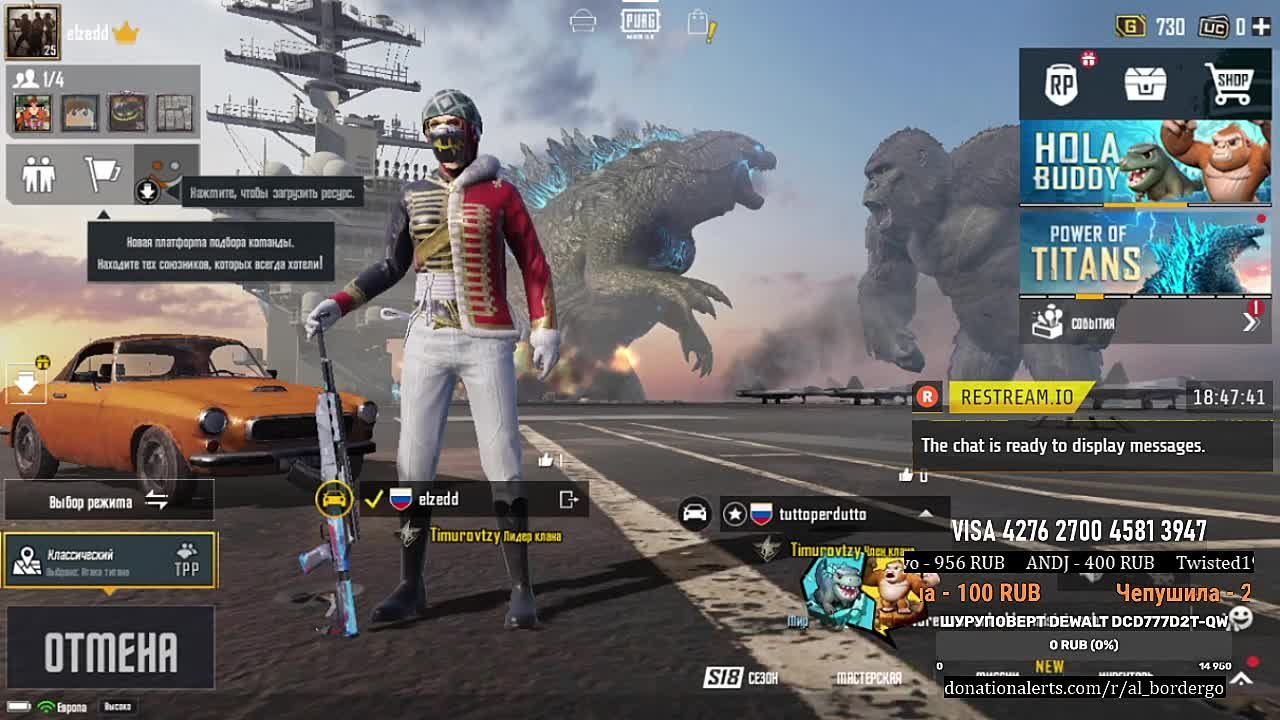
Task: Click the vehicle icon next to tuttoperdutto
Action: click(694, 514)
